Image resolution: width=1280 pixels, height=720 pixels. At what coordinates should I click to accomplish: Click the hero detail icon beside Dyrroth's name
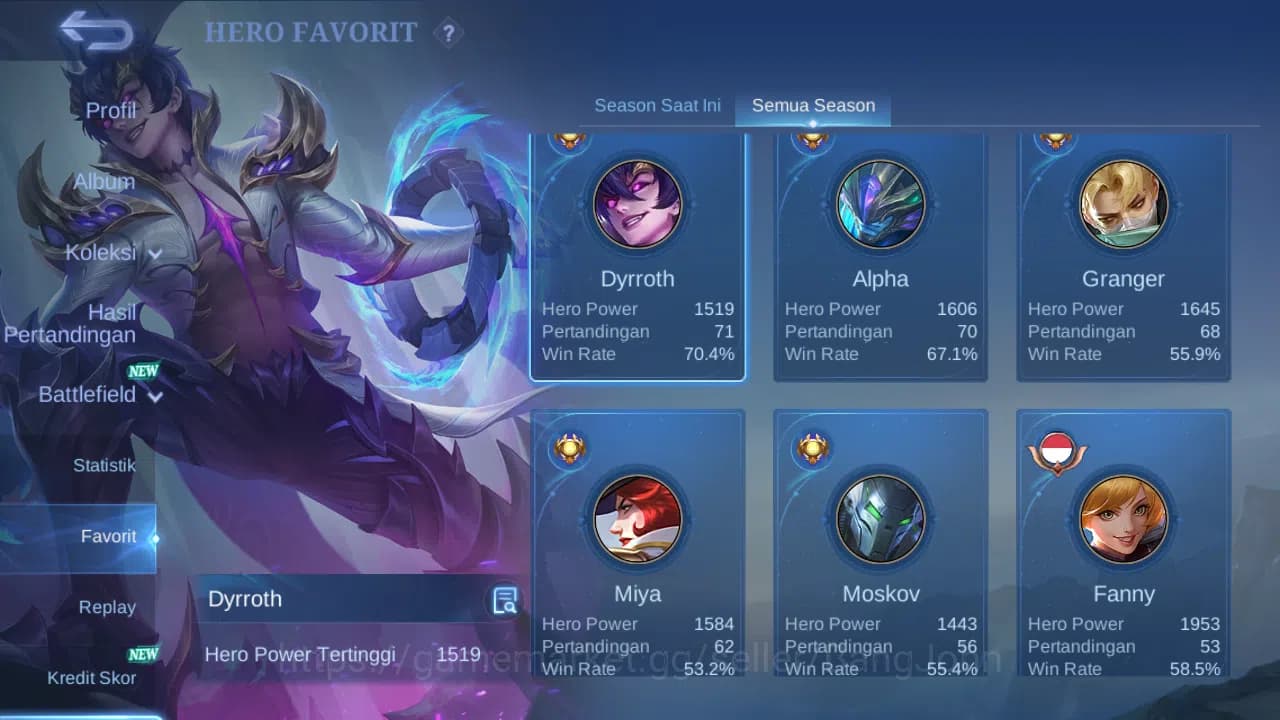coord(504,599)
